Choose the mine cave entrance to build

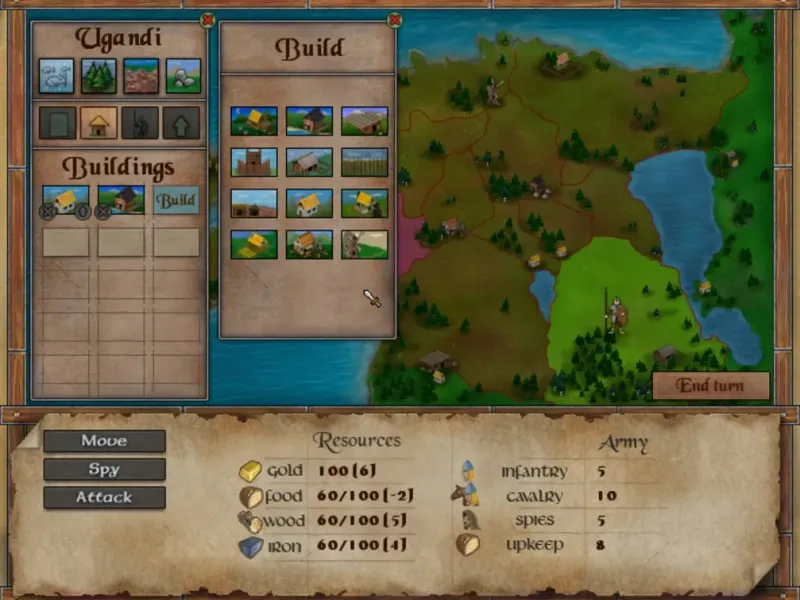pyautogui.click(x=253, y=203)
